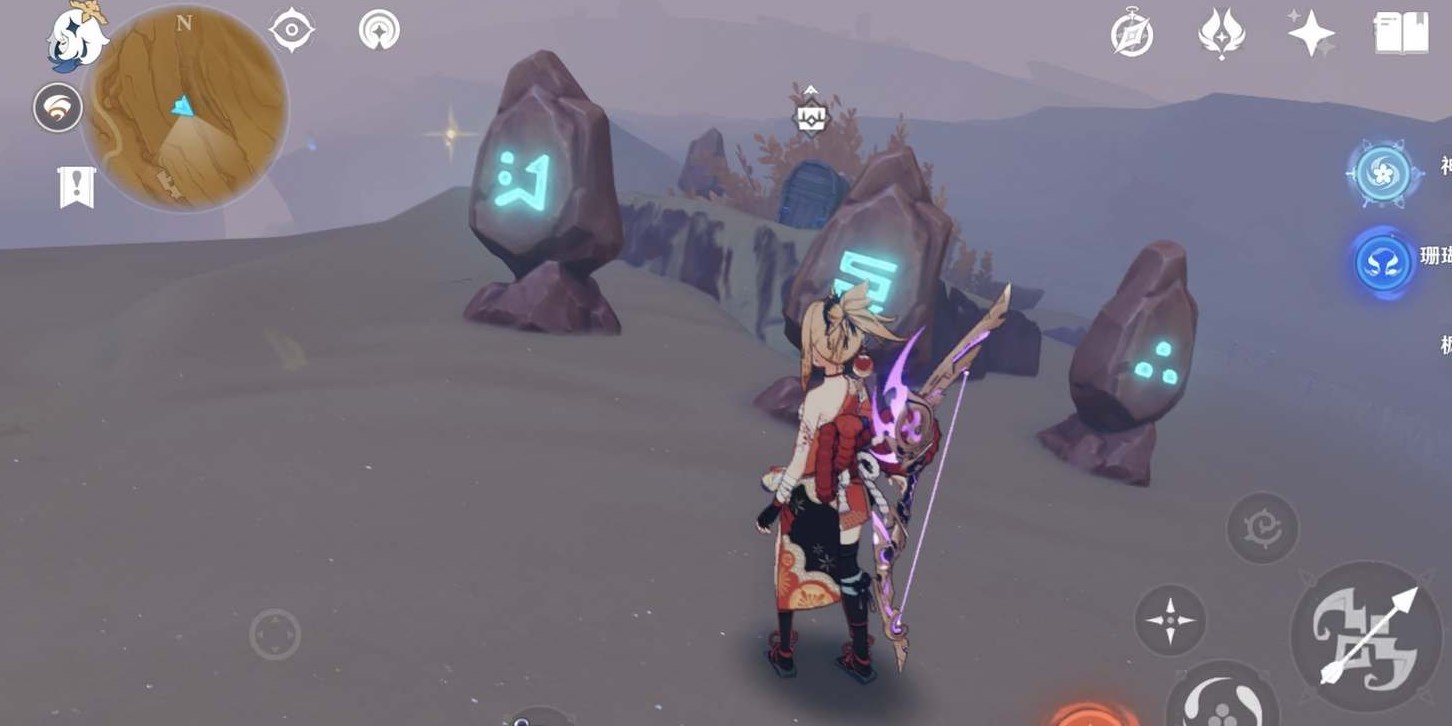
Task: Tap the virtual movement joystick
Action: point(275,634)
